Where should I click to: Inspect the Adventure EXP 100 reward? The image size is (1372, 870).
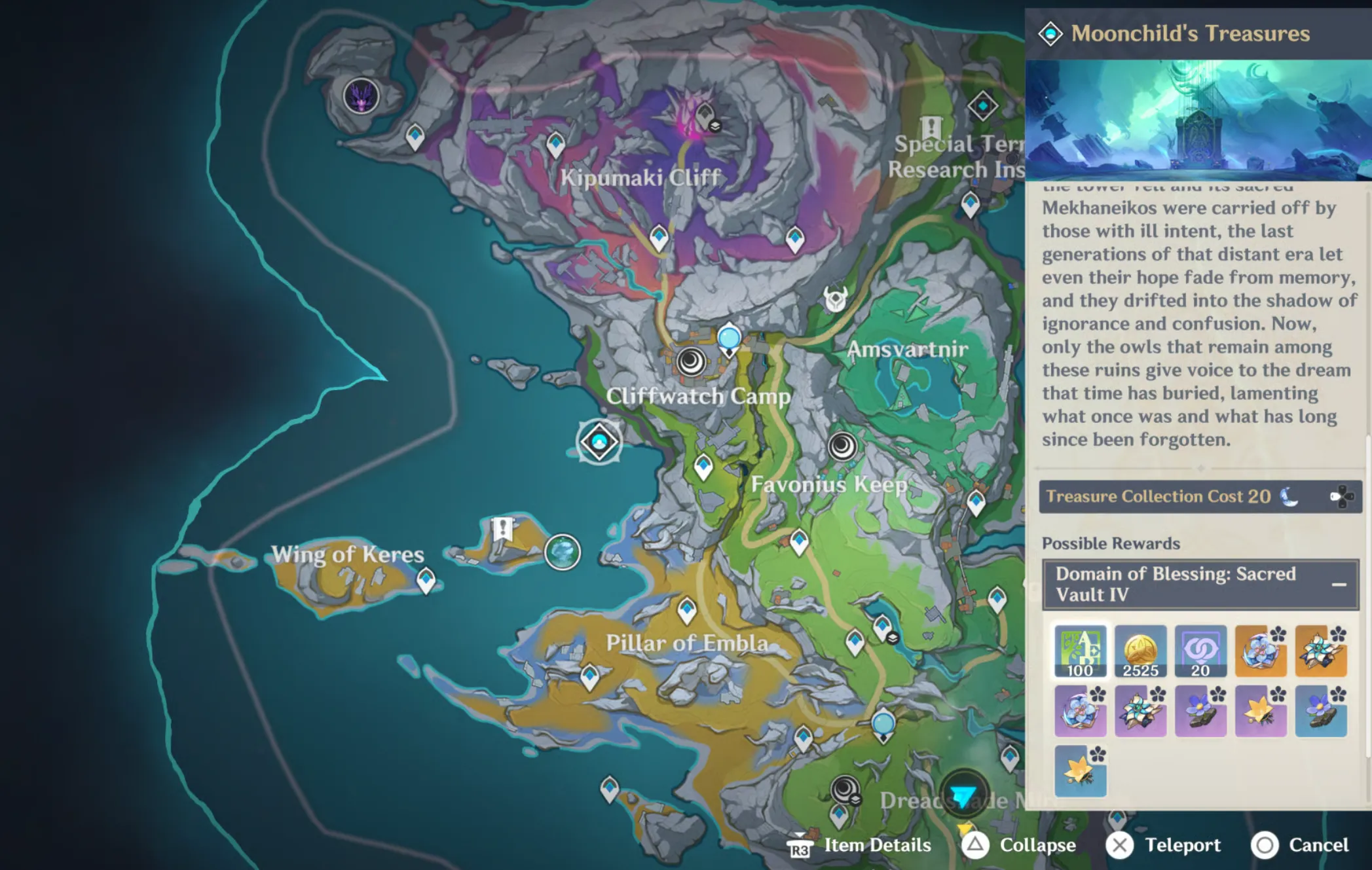coord(1080,651)
